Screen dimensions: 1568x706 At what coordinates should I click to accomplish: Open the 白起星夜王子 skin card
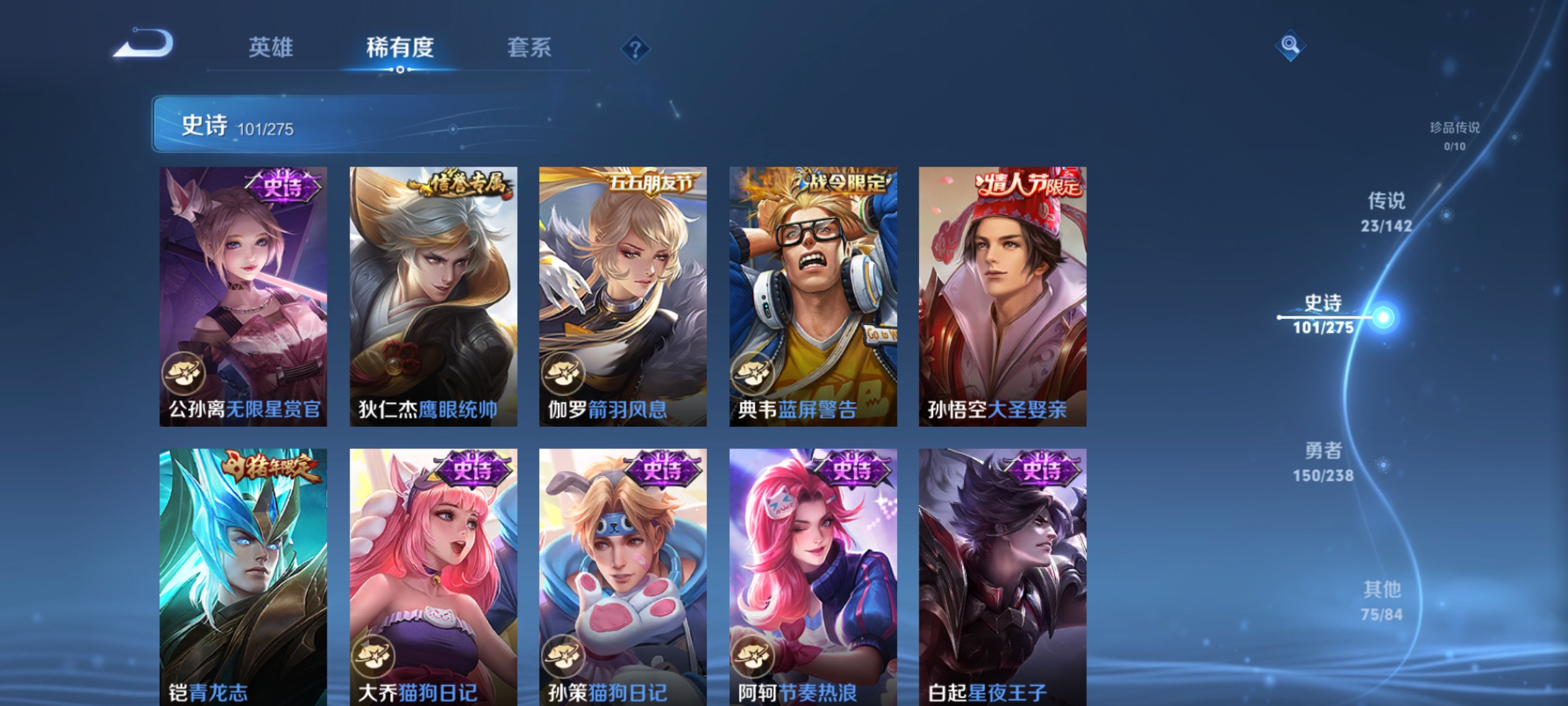1004,575
